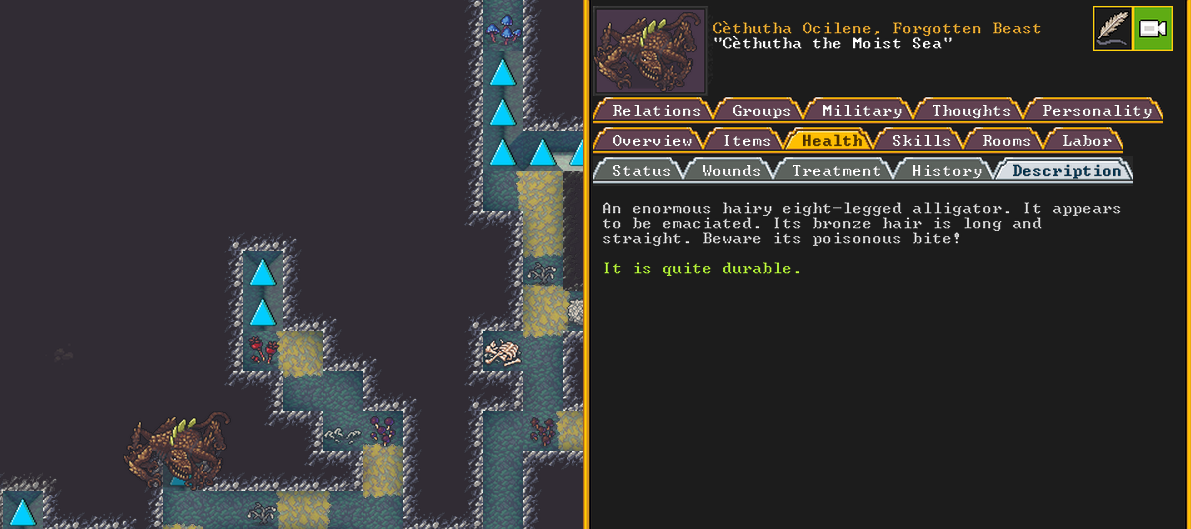The height and width of the screenshot is (529, 1191).
Task: View the History sub-tab
Action: click(946, 171)
